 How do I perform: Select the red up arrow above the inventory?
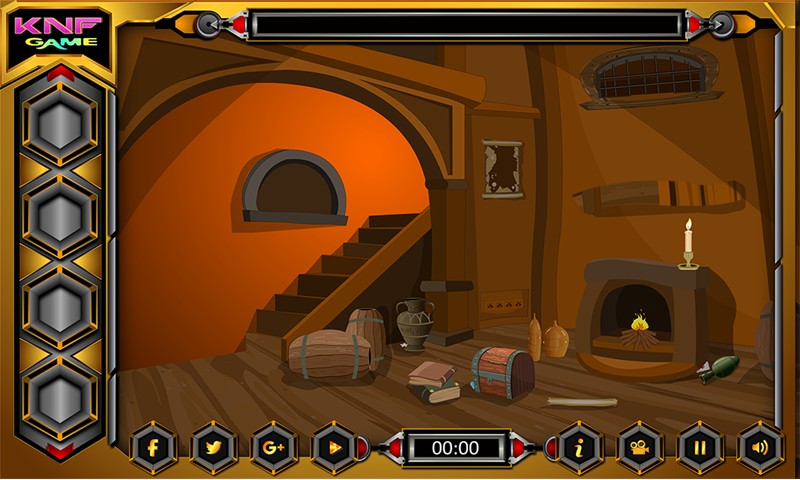[x=61, y=73]
